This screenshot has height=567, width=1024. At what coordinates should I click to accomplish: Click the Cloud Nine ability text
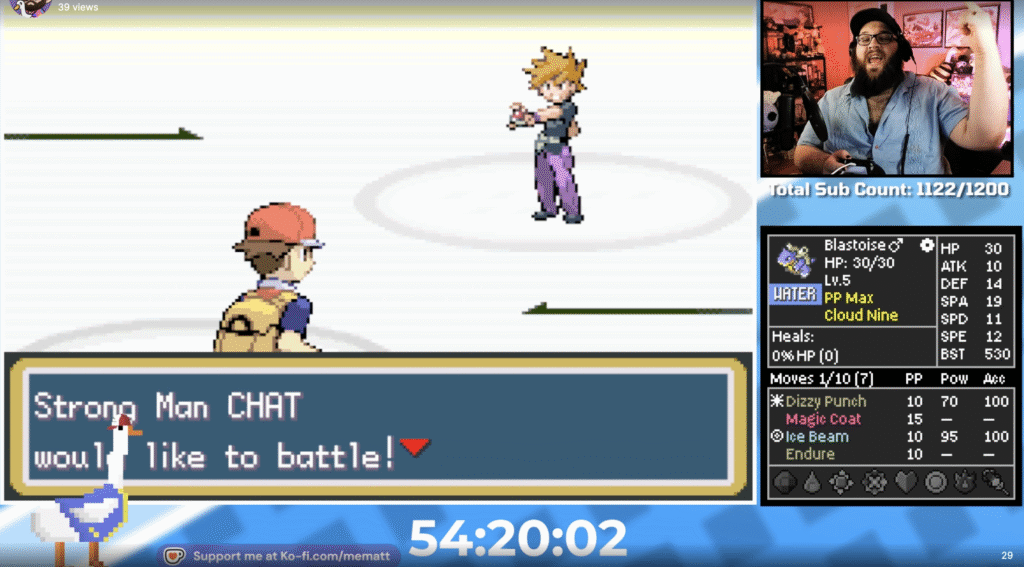click(x=861, y=315)
